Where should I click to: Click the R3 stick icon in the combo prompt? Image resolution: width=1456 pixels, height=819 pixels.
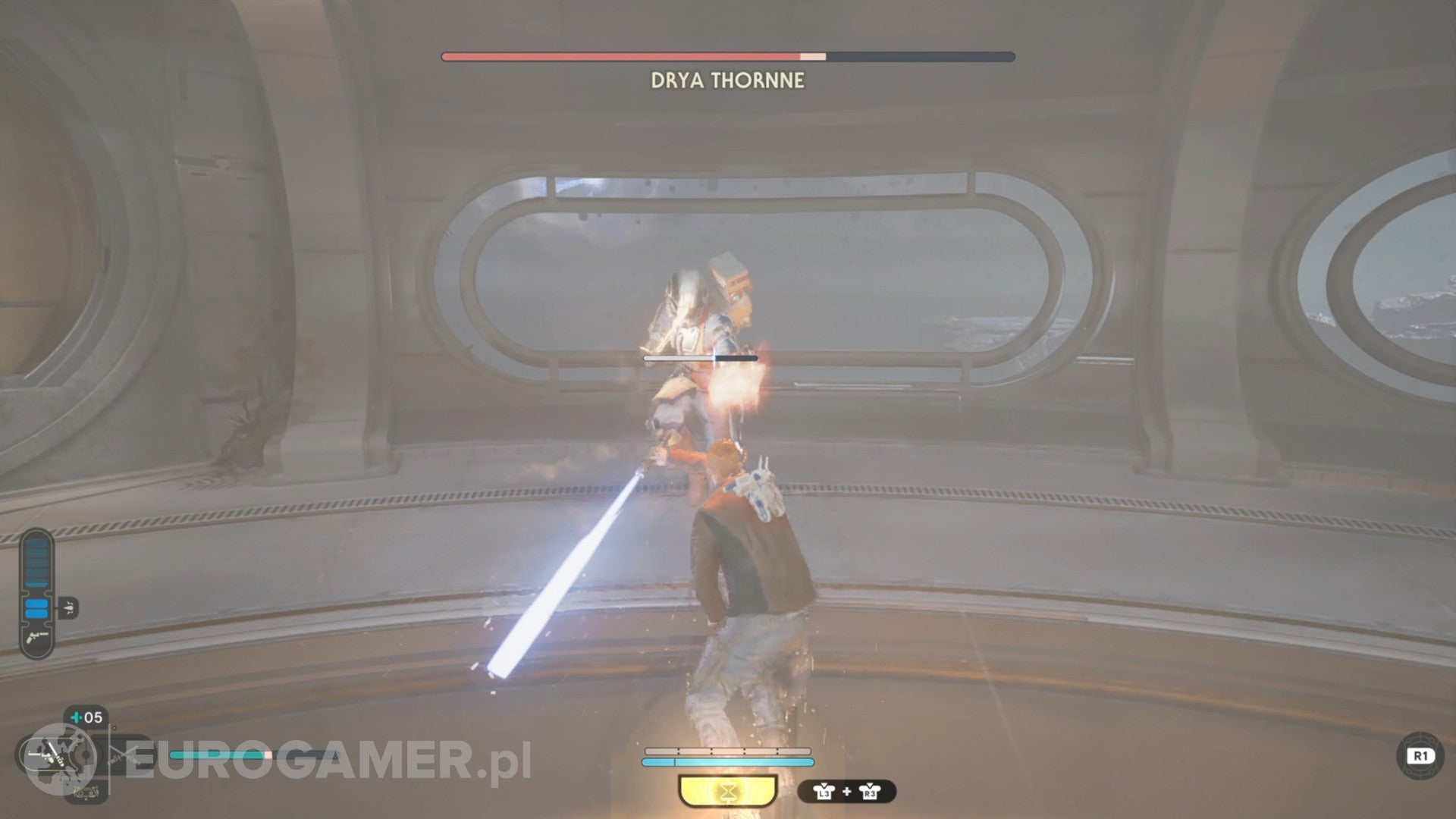coord(870,792)
